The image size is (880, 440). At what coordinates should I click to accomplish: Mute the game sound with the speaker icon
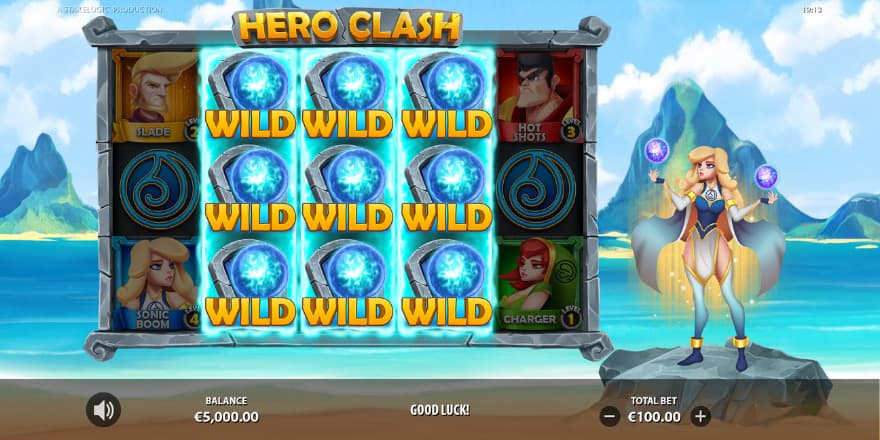tap(103, 409)
